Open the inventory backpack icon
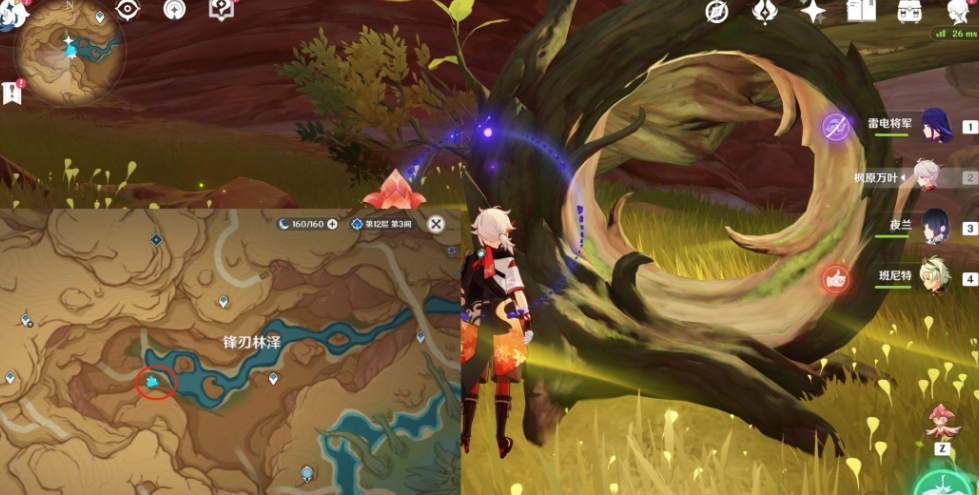 [909, 11]
